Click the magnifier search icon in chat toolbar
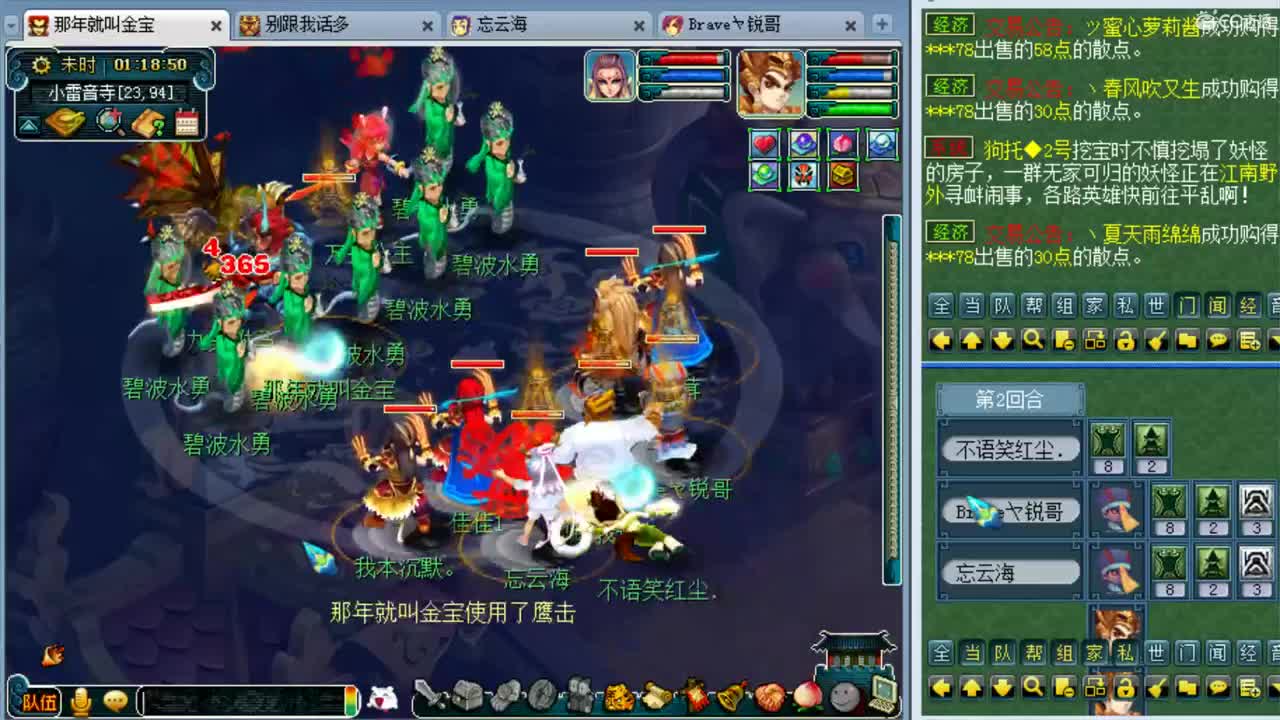Image resolution: width=1280 pixels, height=720 pixels. point(1033,340)
